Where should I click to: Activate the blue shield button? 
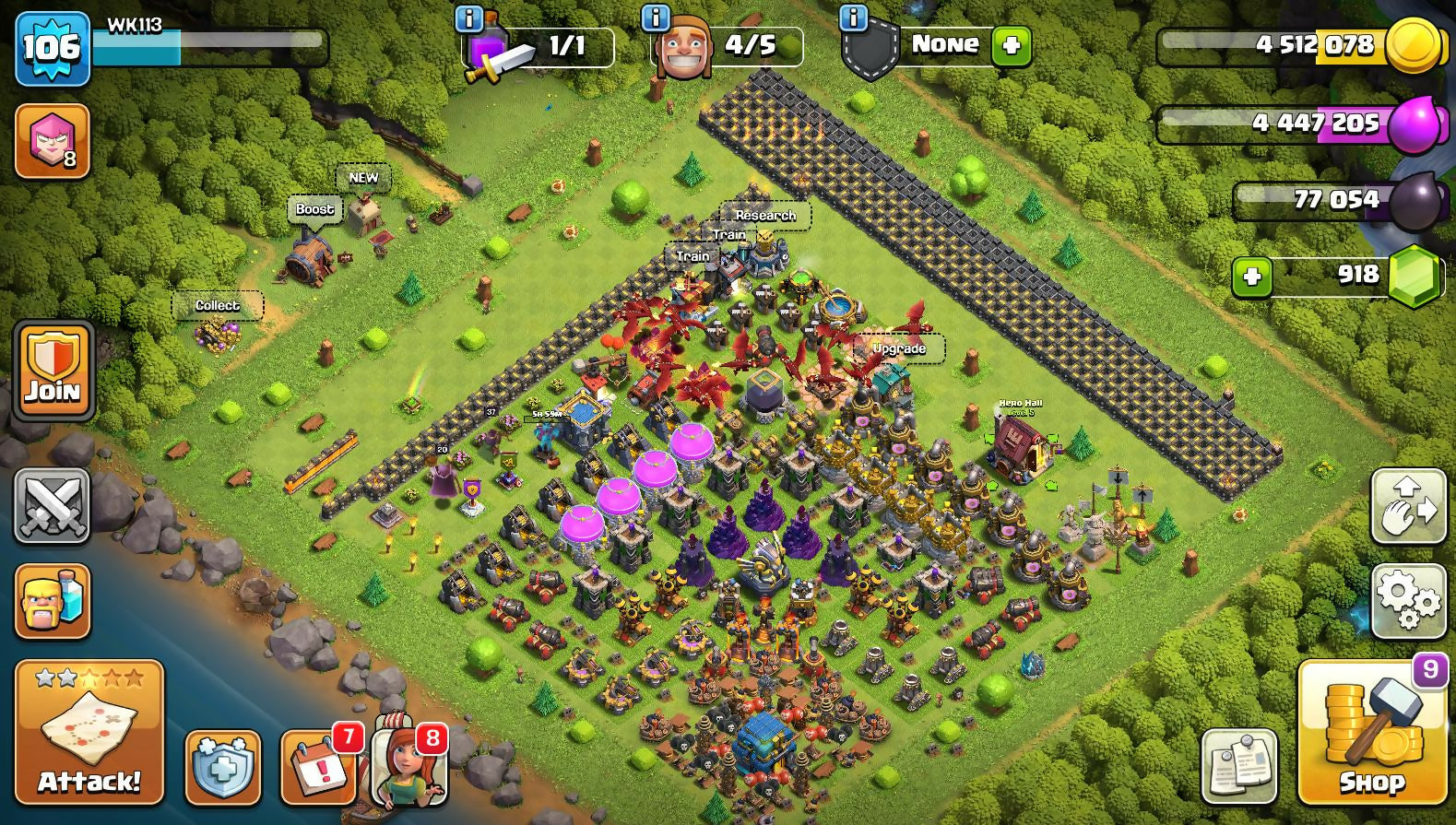222,767
